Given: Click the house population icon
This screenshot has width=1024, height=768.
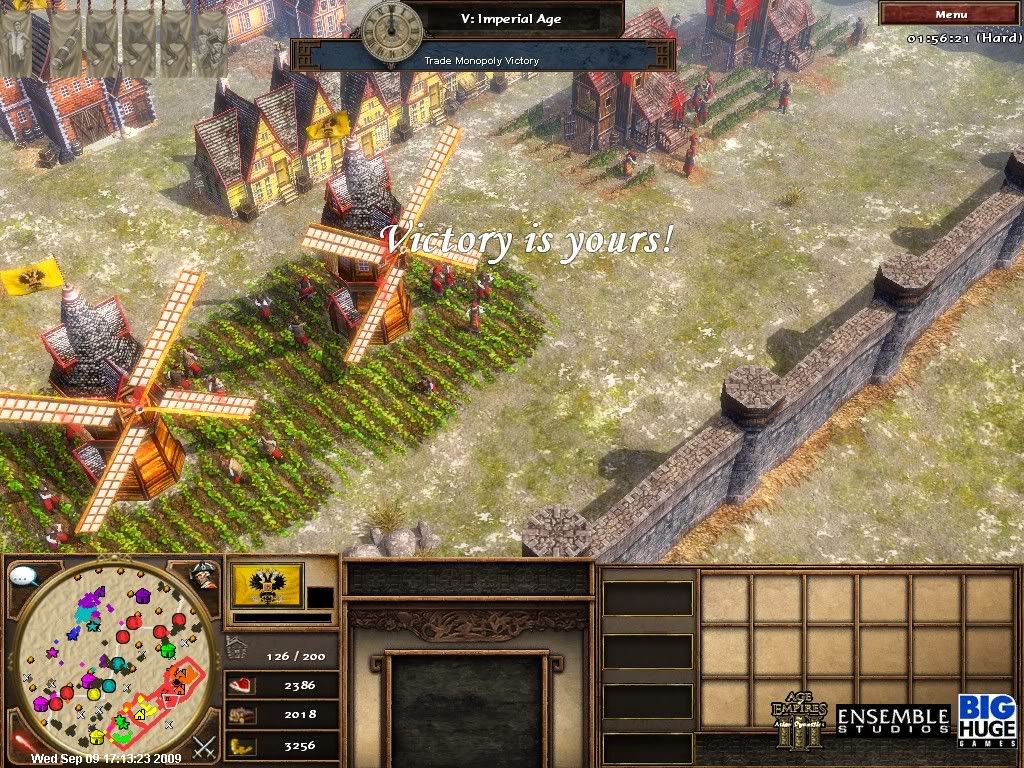Looking at the screenshot, I should point(237,647).
